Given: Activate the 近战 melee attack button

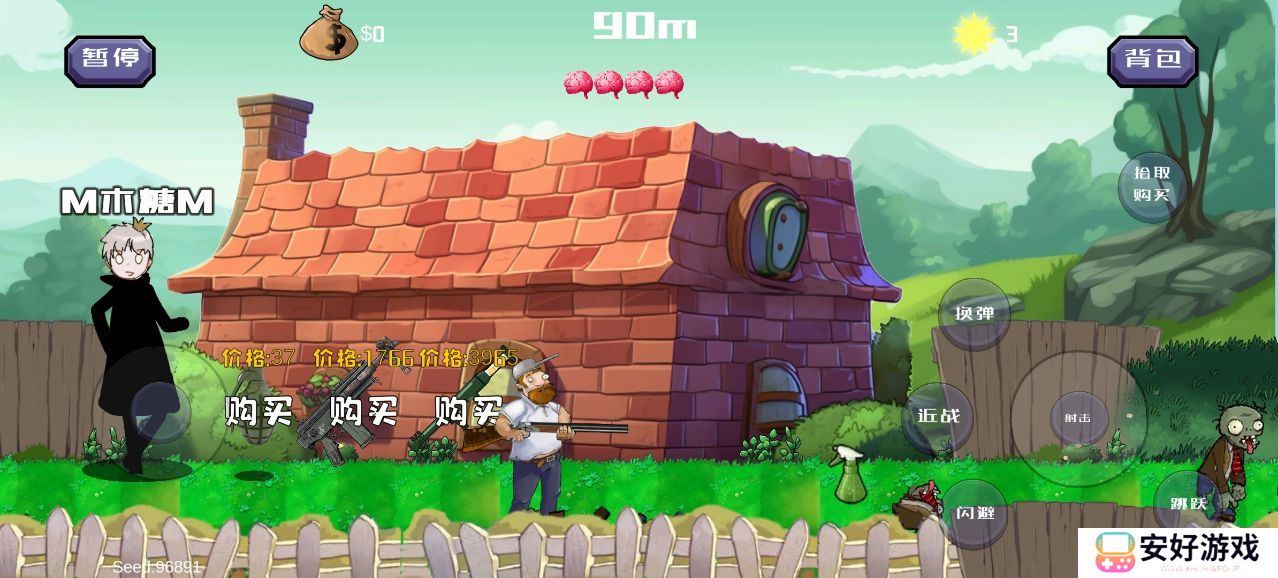Looking at the screenshot, I should pos(937,416).
